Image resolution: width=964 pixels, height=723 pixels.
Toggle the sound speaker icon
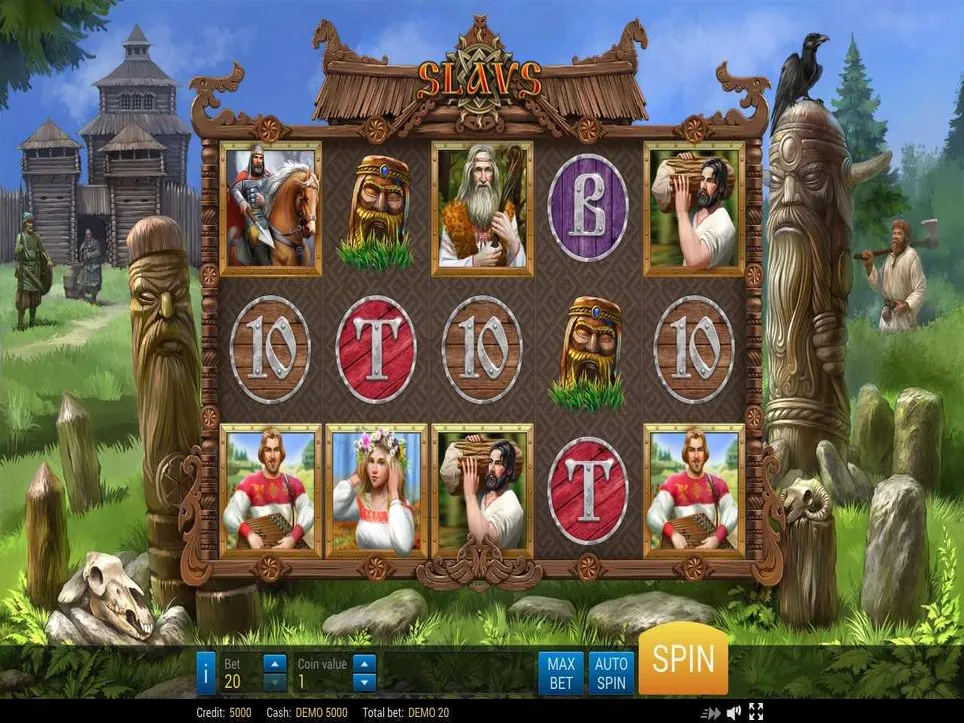[x=734, y=713]
